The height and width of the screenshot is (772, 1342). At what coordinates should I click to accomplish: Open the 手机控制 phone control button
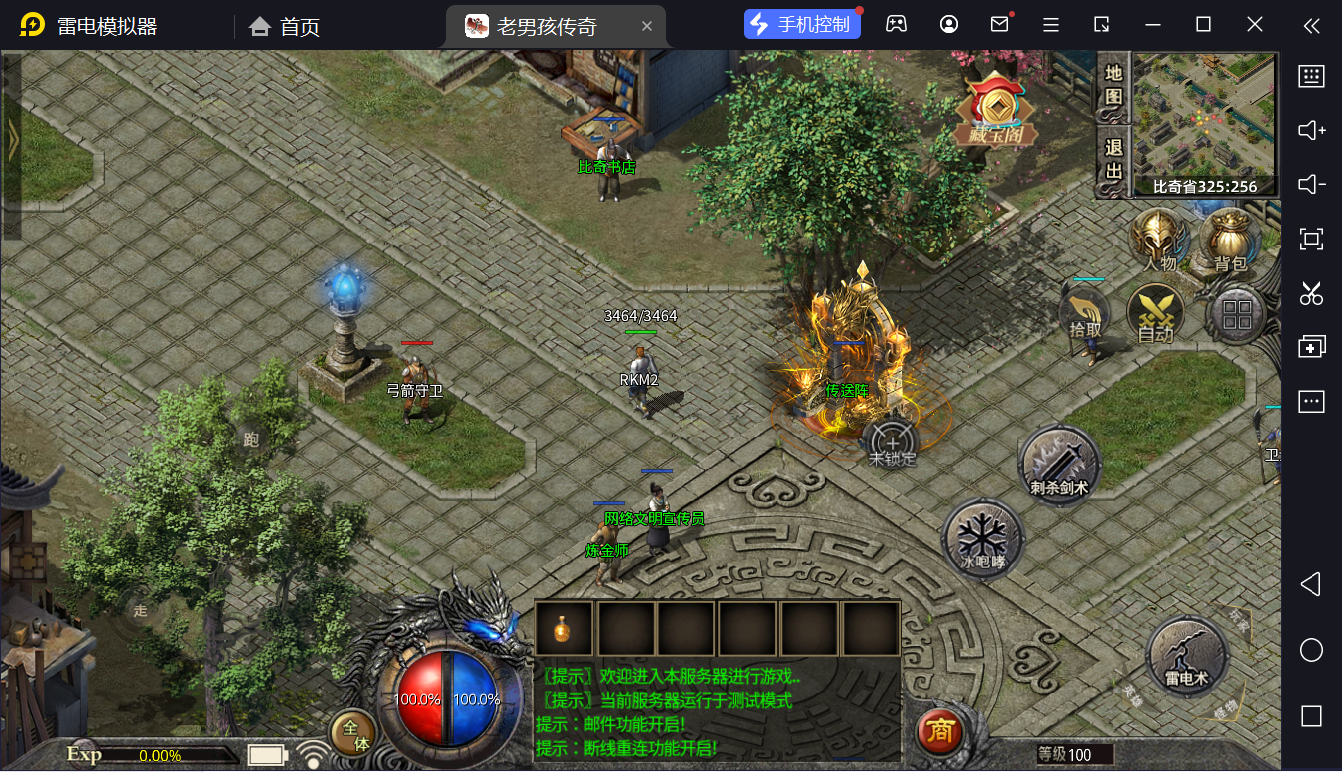pyautogui.click(x=802, y=25)
